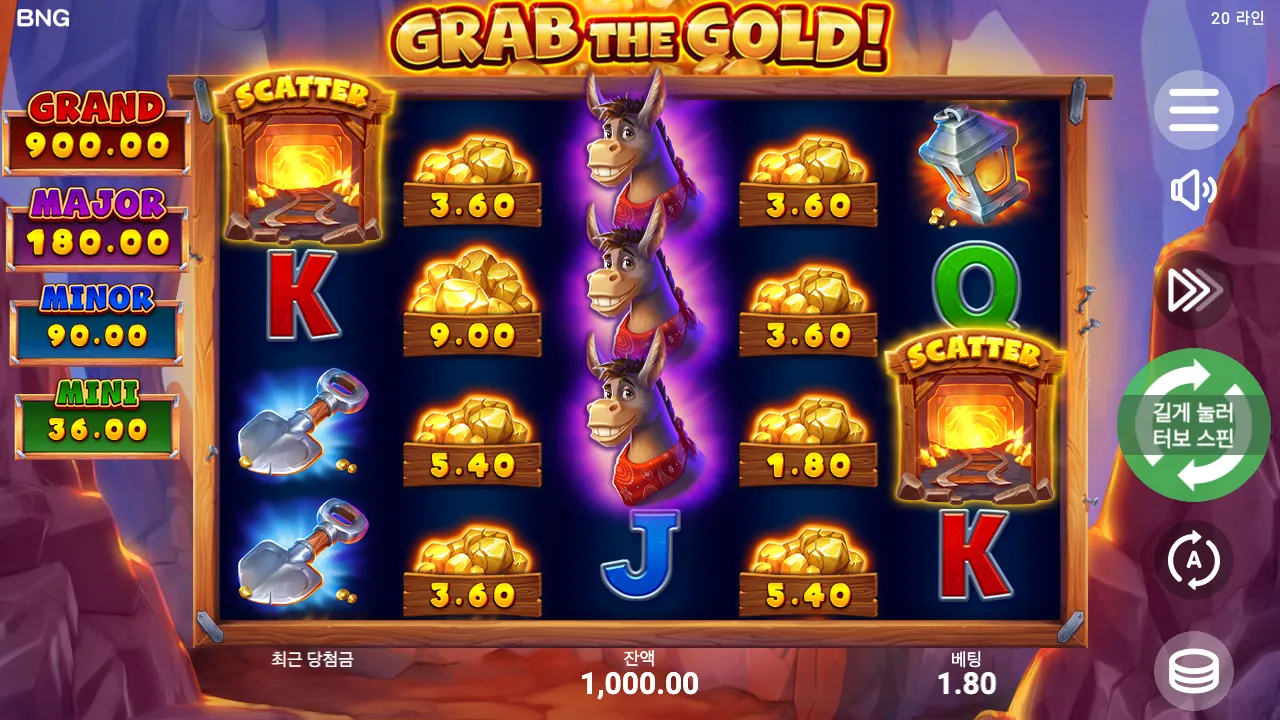Click the BNG logo
1280x720 pixels.
tap(45, 16)
